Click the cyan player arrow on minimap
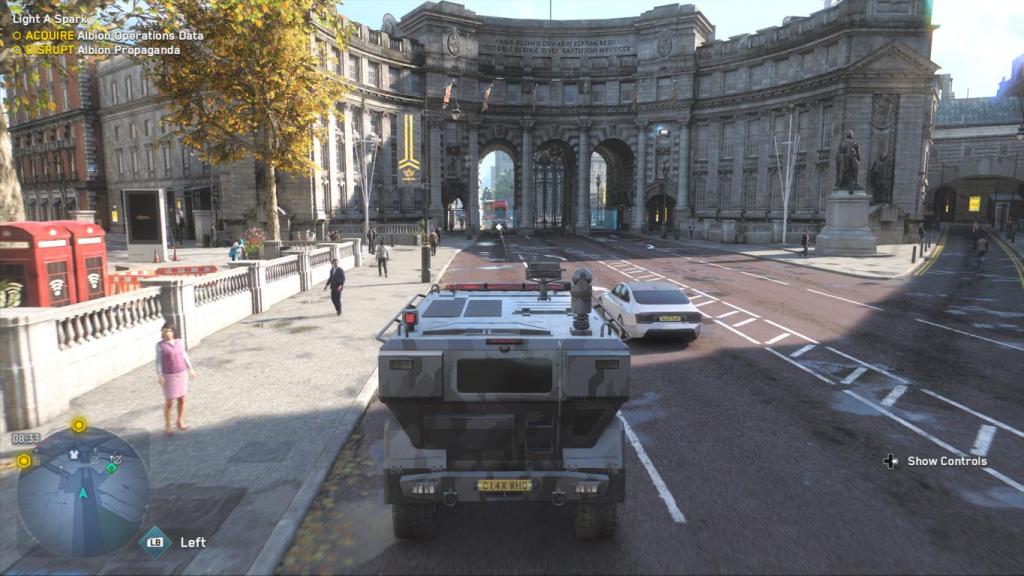The image size is (1024, 576). (x=84, y=492)
